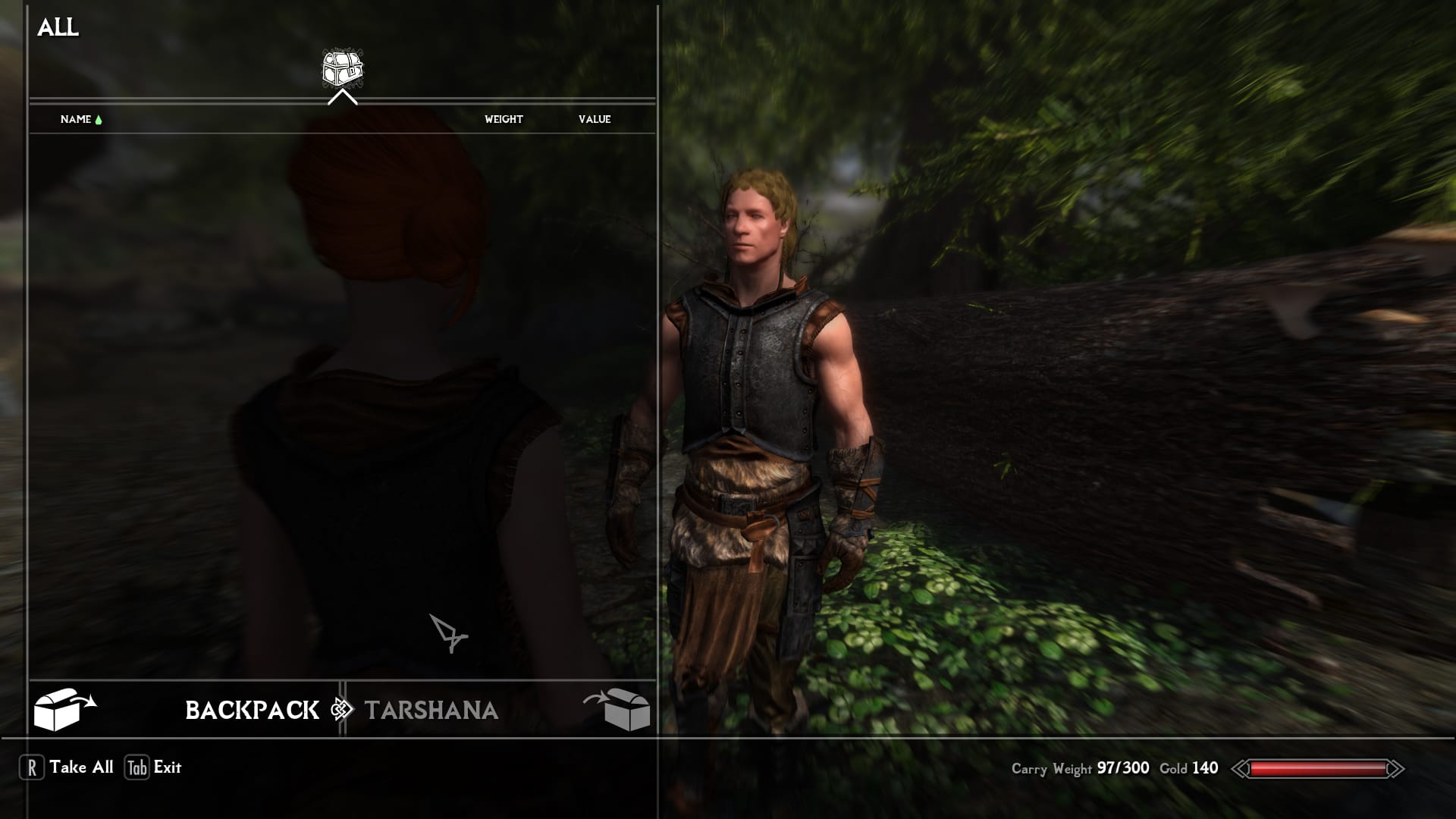The width and height of the screenshot is (1456, 819).
Task: Click the open box icon beside Backpack
Action: 64,709
